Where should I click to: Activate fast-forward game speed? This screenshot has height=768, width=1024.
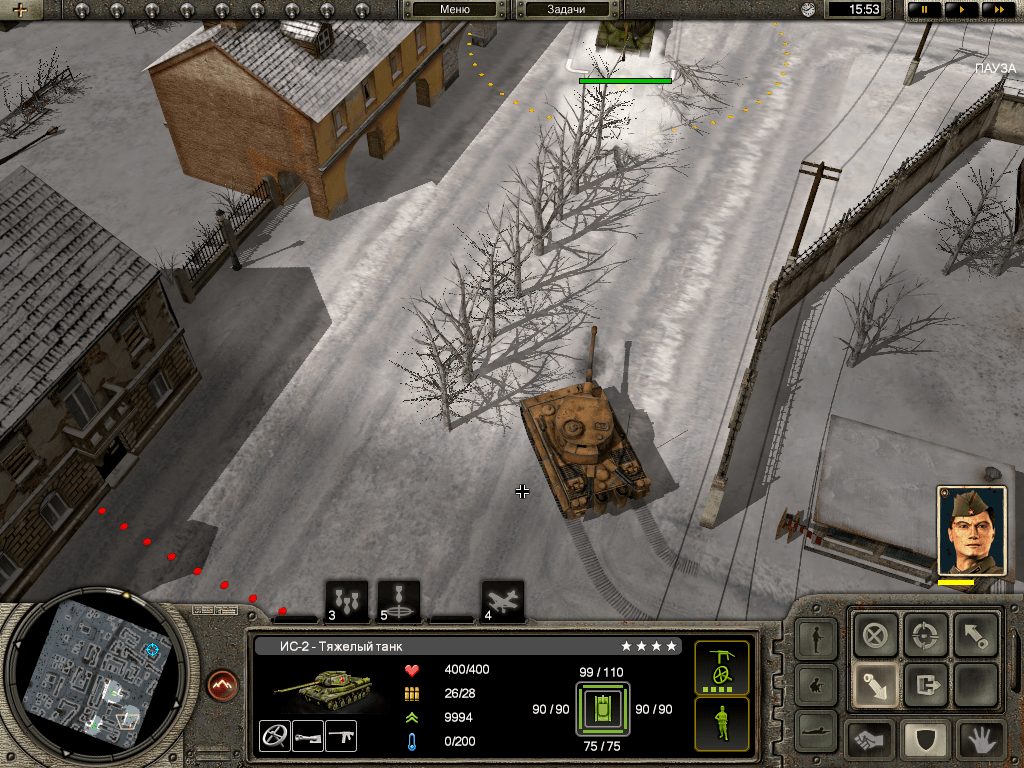coord(995,9)
